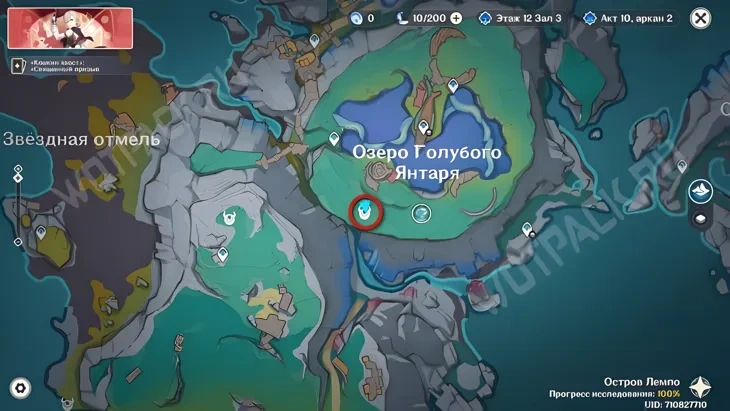Select the circled boss marker on the map
Screen dimensions: 730x411
pyautogui.click(x=367, y=211)
